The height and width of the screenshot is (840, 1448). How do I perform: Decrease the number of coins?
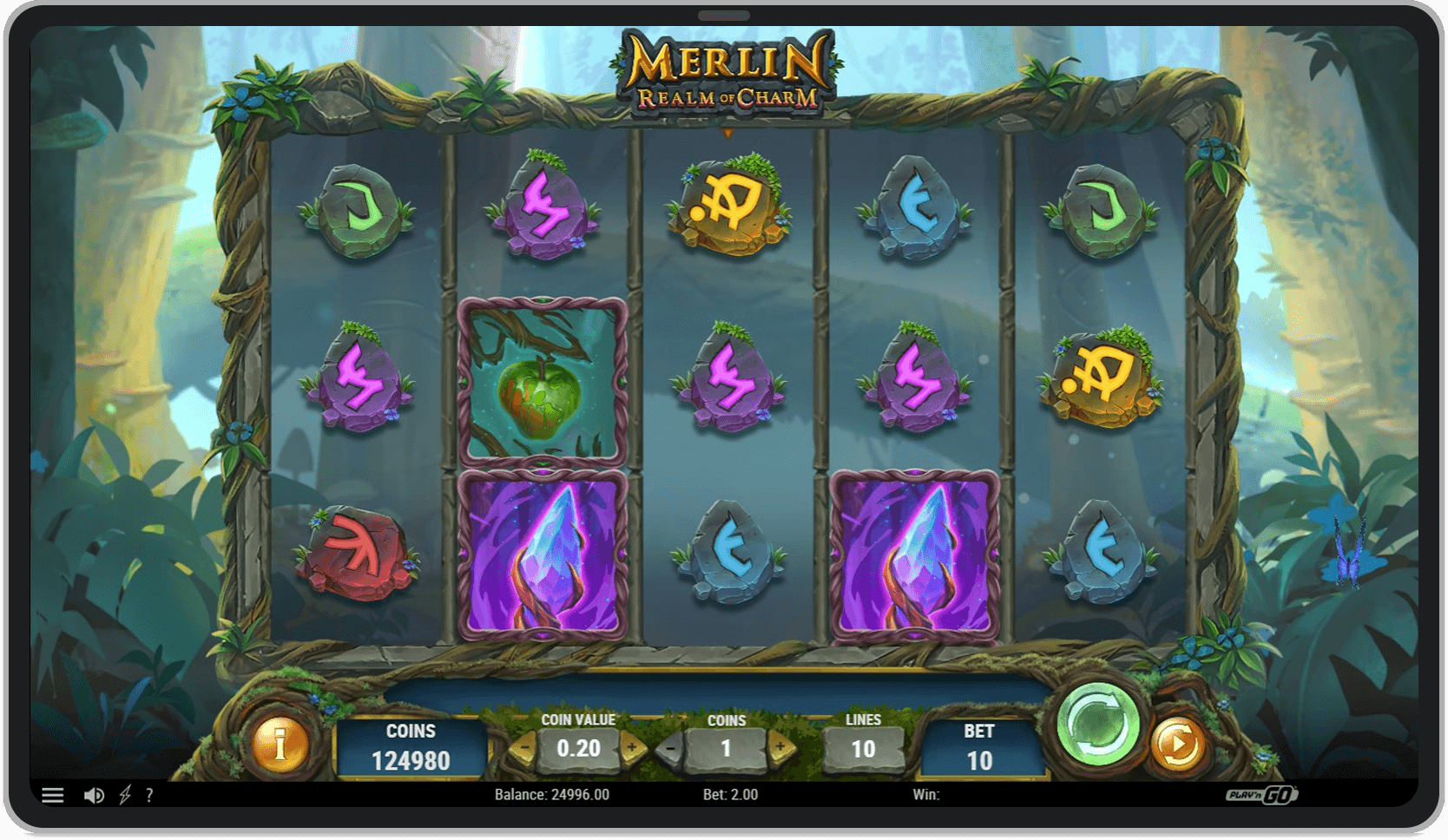tap(670, 748)
